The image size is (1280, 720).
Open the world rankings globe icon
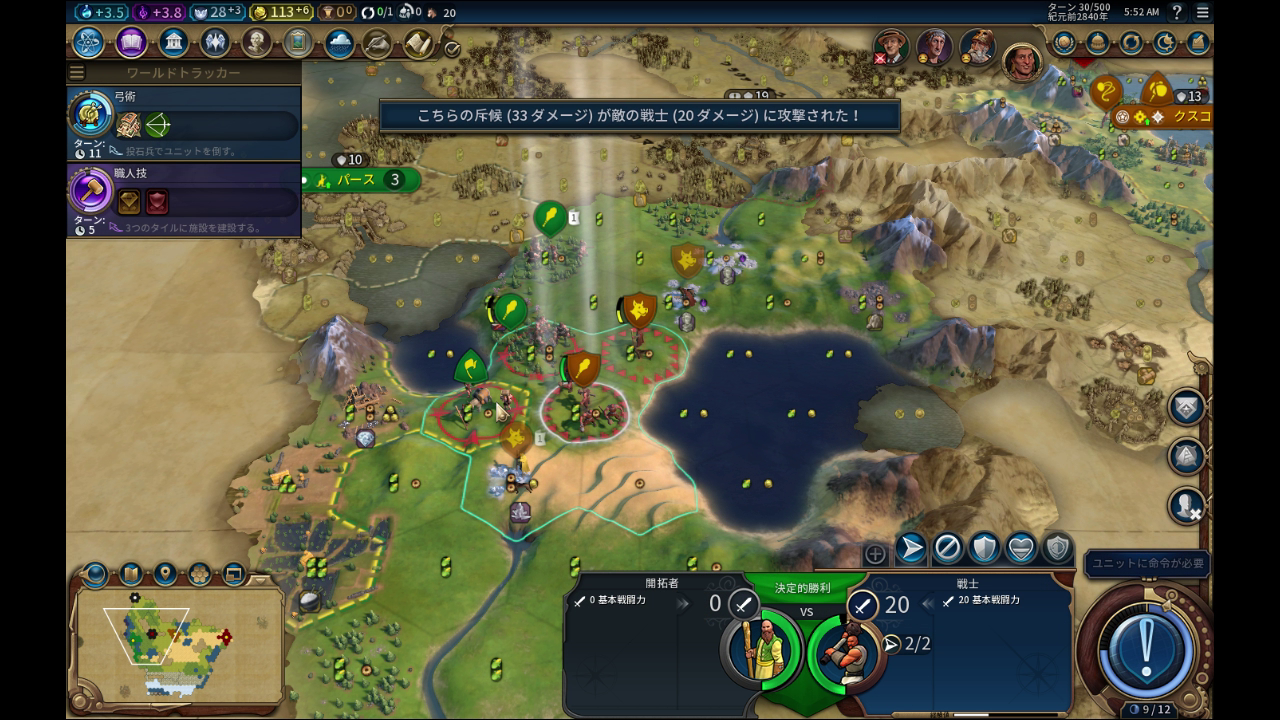(x=1064, y=43)
